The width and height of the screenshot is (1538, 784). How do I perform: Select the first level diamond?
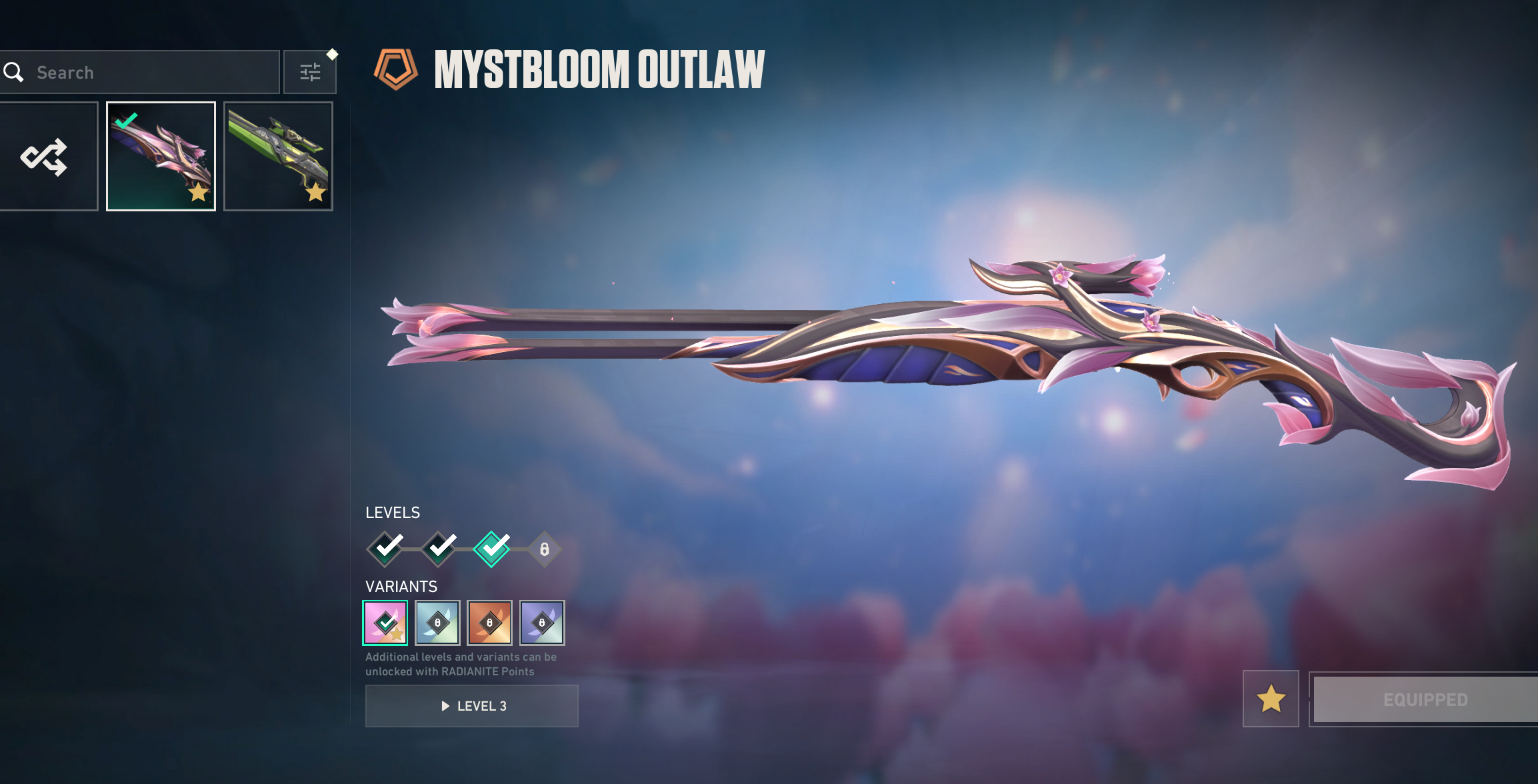point(385,549)
